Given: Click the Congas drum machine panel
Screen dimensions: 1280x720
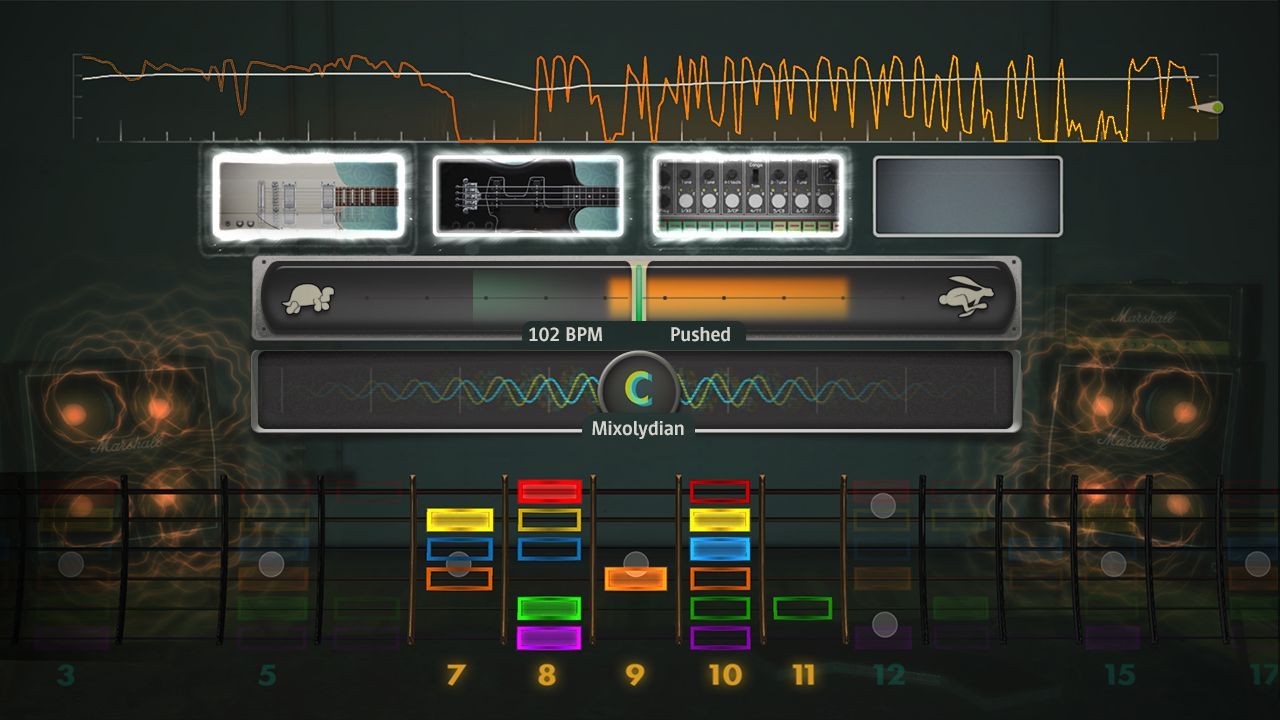Looking at the screenshot, I should tap(748, 195).
